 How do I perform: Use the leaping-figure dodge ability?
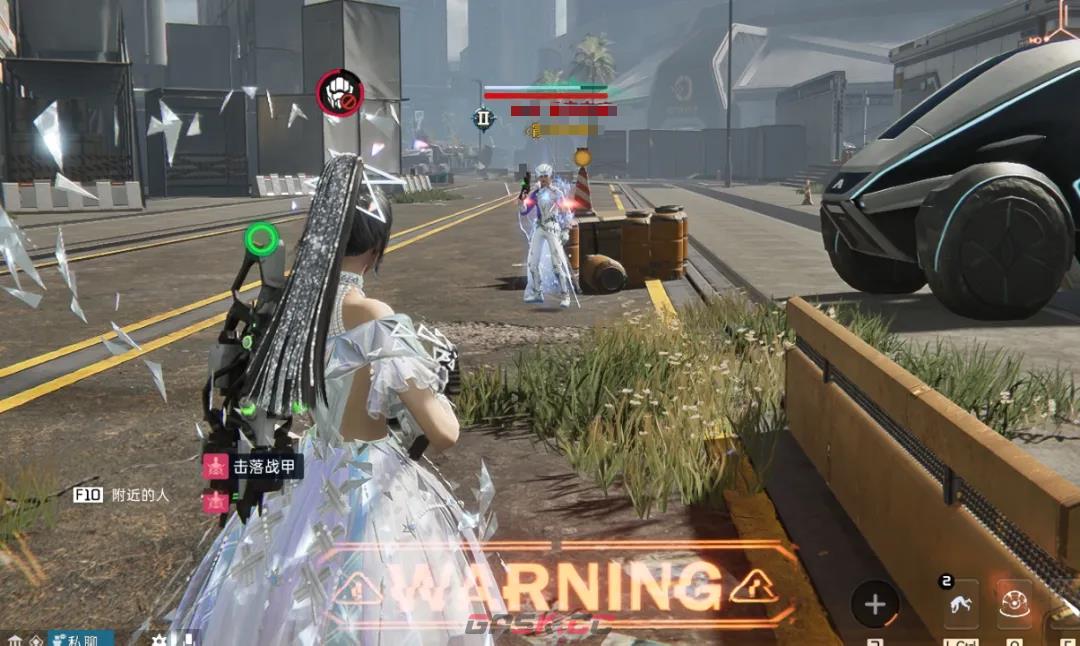pyautogui.click(x=961, y=604)
